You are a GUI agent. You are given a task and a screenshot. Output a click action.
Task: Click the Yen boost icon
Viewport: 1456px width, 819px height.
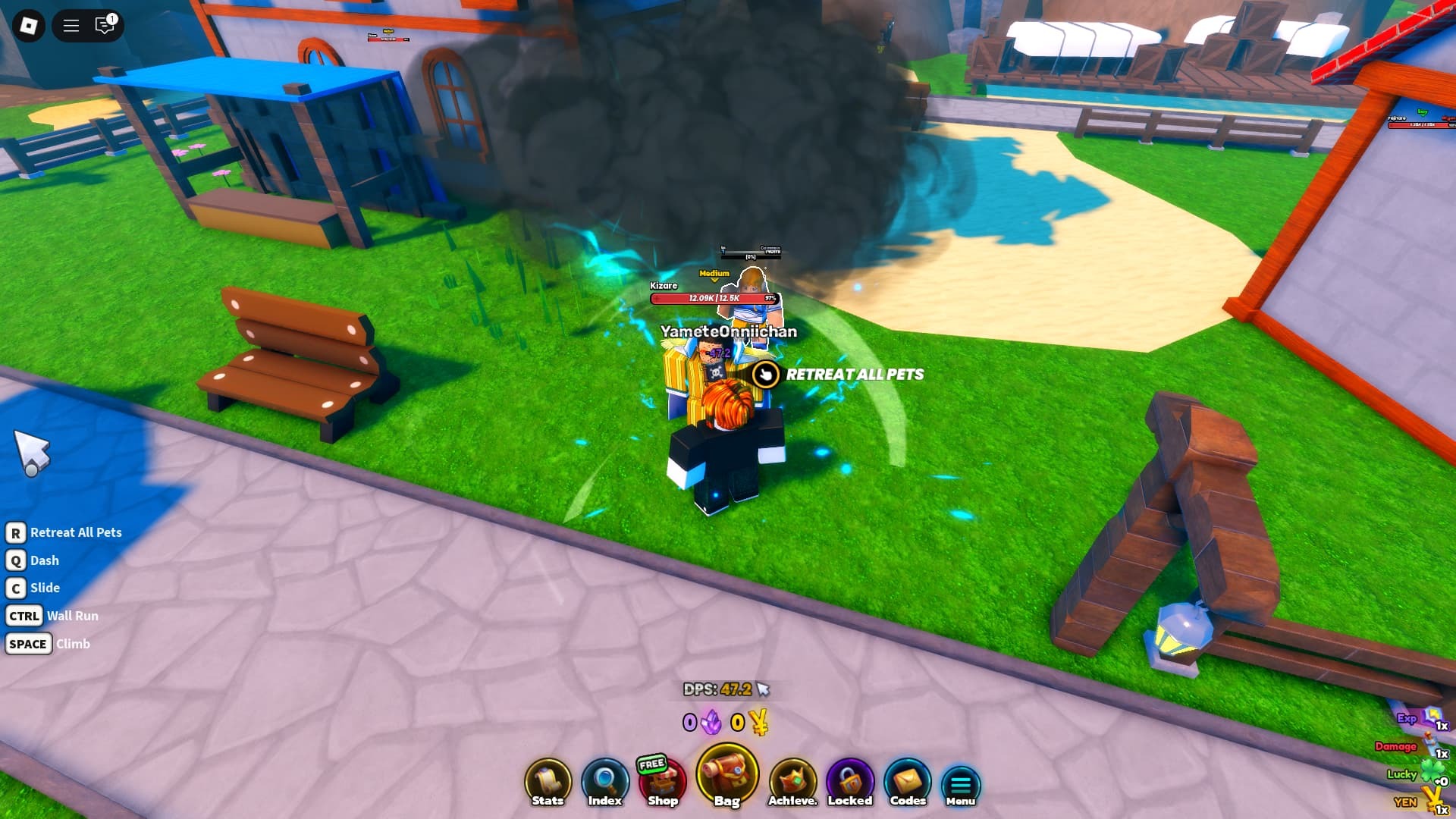tap(1432, 800)
